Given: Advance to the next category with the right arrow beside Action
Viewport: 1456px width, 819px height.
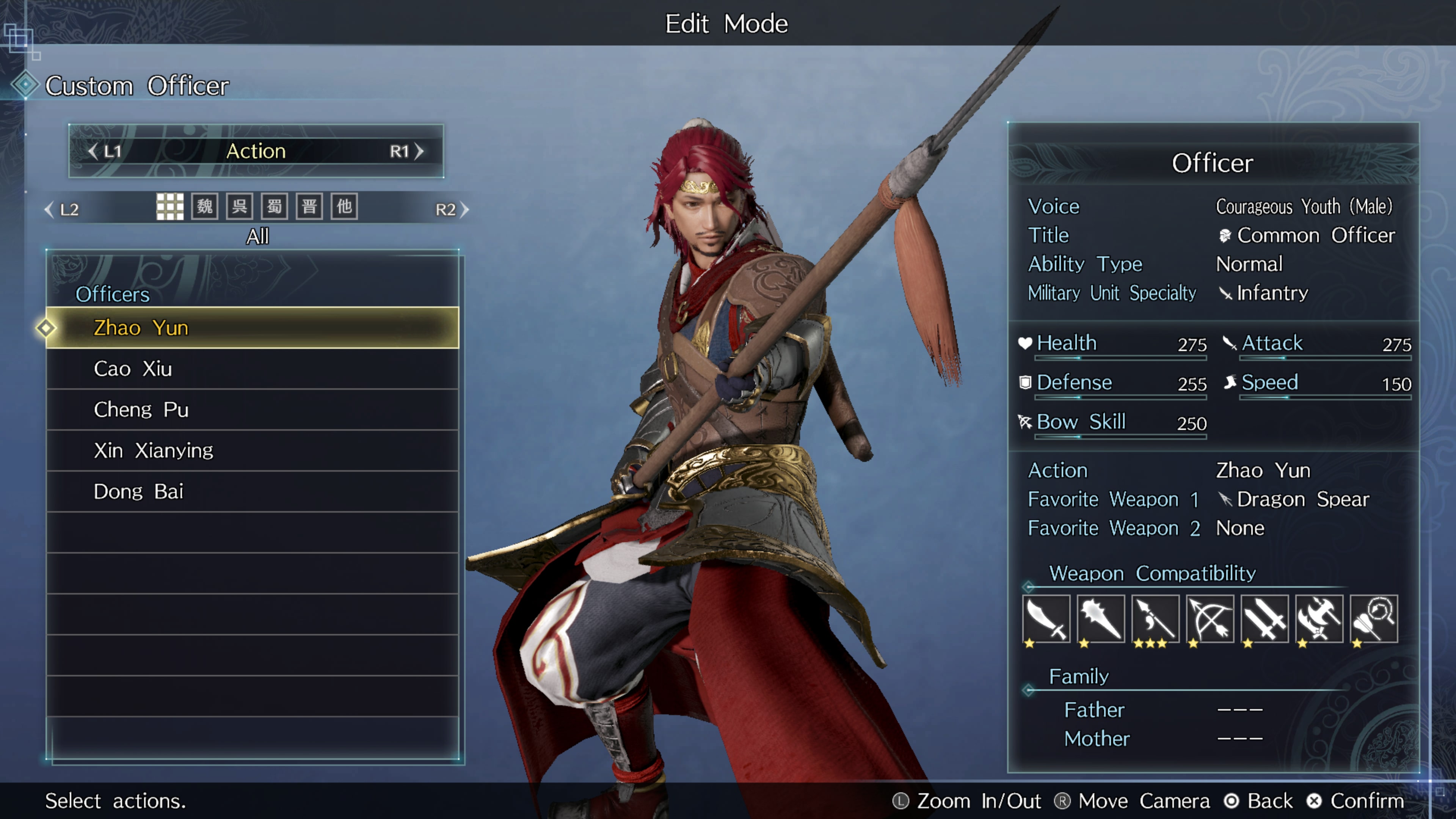Looking at the screenshot, I should pyautogui.click(x=419, y=152).
